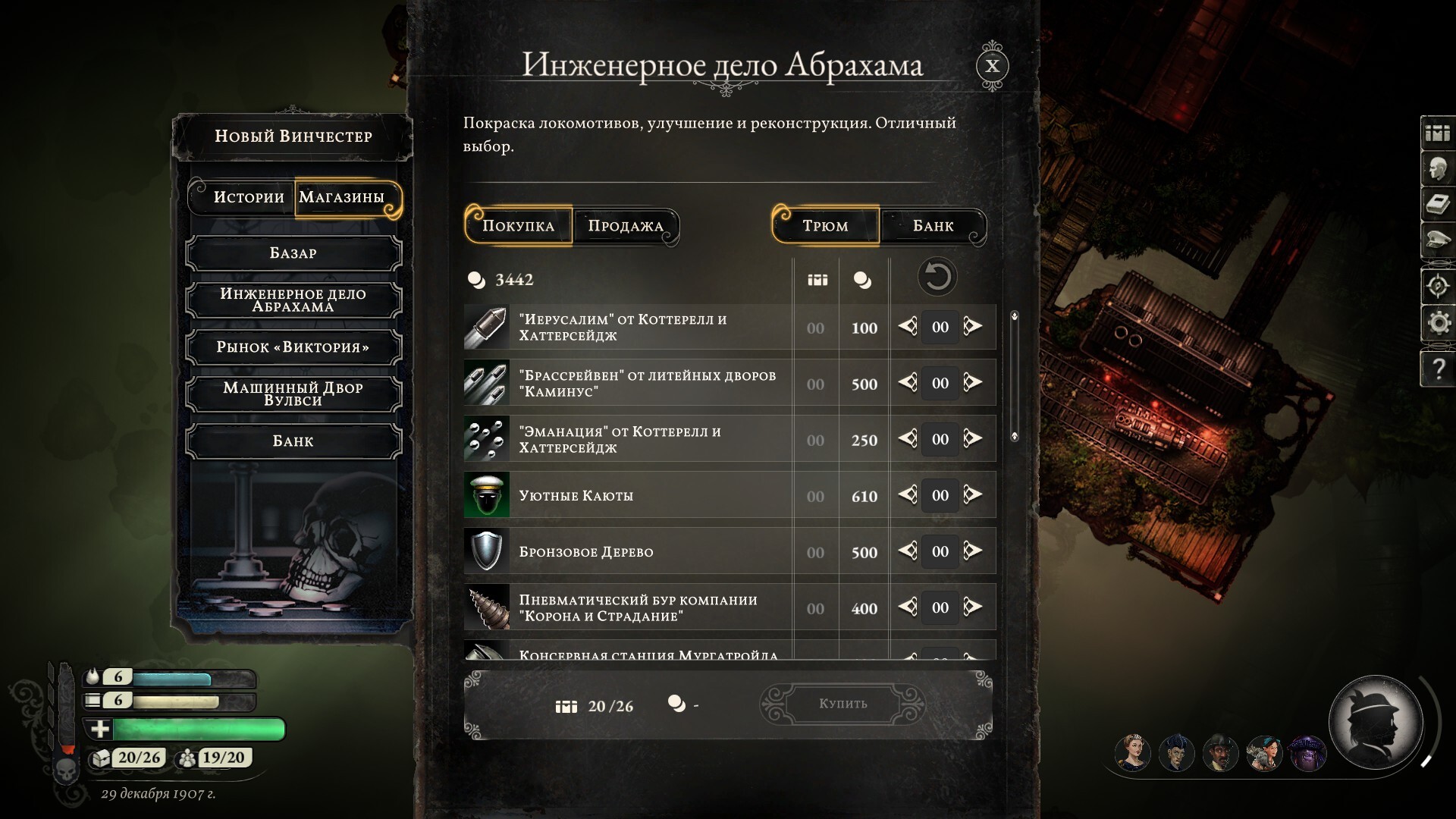The height and width of the screenshot is (819, 1456).
Task: Confirm purchase with Купить button
Action: (843, 704)
